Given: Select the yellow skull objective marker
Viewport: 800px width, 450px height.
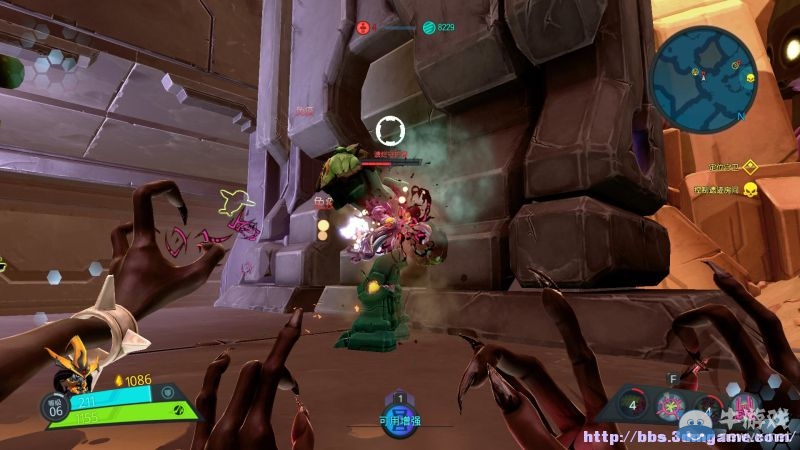Looking at the screenshot, I should pos(749,189).
